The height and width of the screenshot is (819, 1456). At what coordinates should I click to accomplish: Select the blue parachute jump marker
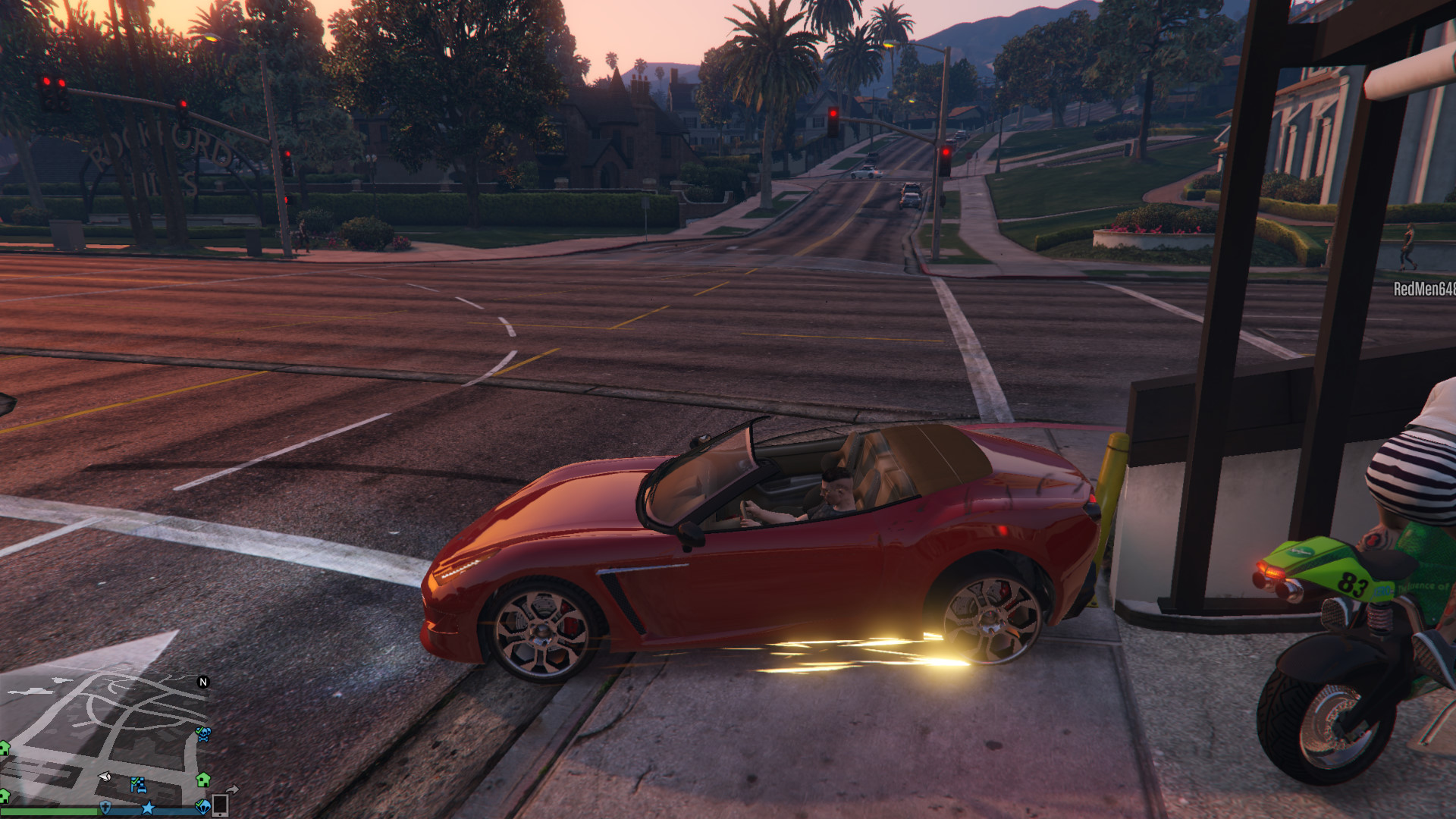coord(202,805)
